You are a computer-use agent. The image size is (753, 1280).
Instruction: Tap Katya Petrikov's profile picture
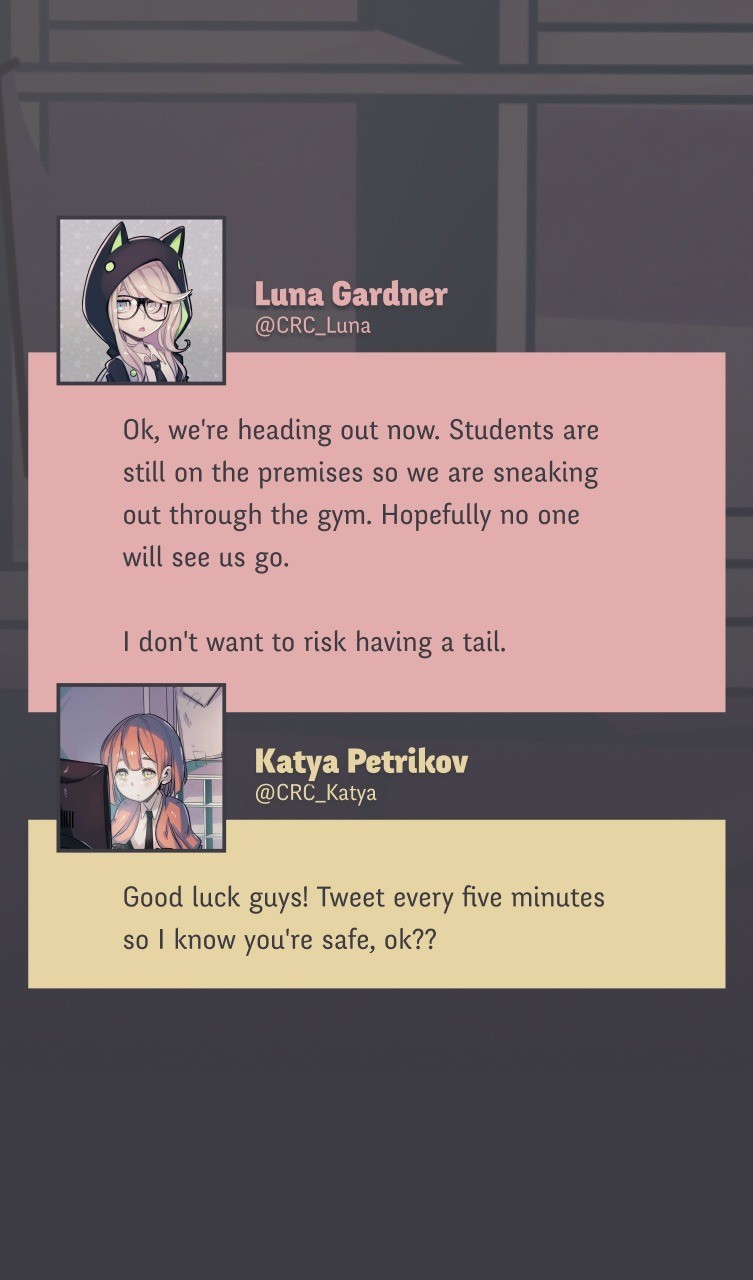(141, 767)
